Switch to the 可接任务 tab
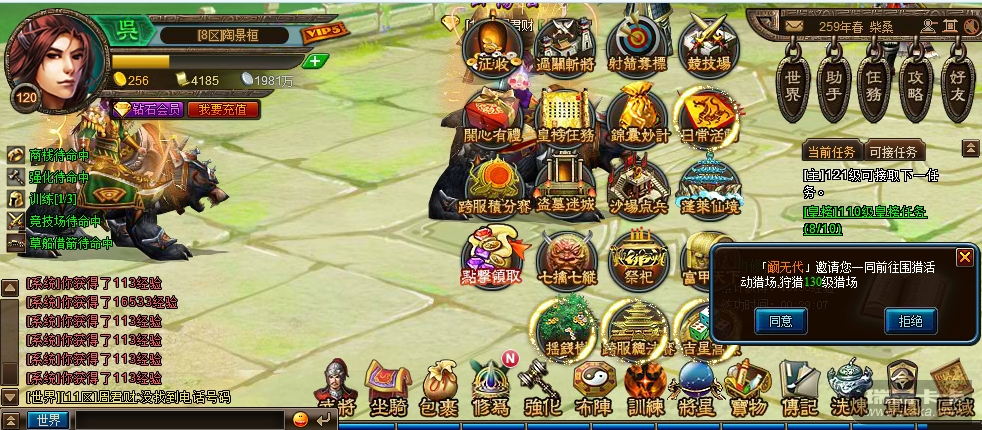Viewport: 982px width, 430px height. click(893, 152)
